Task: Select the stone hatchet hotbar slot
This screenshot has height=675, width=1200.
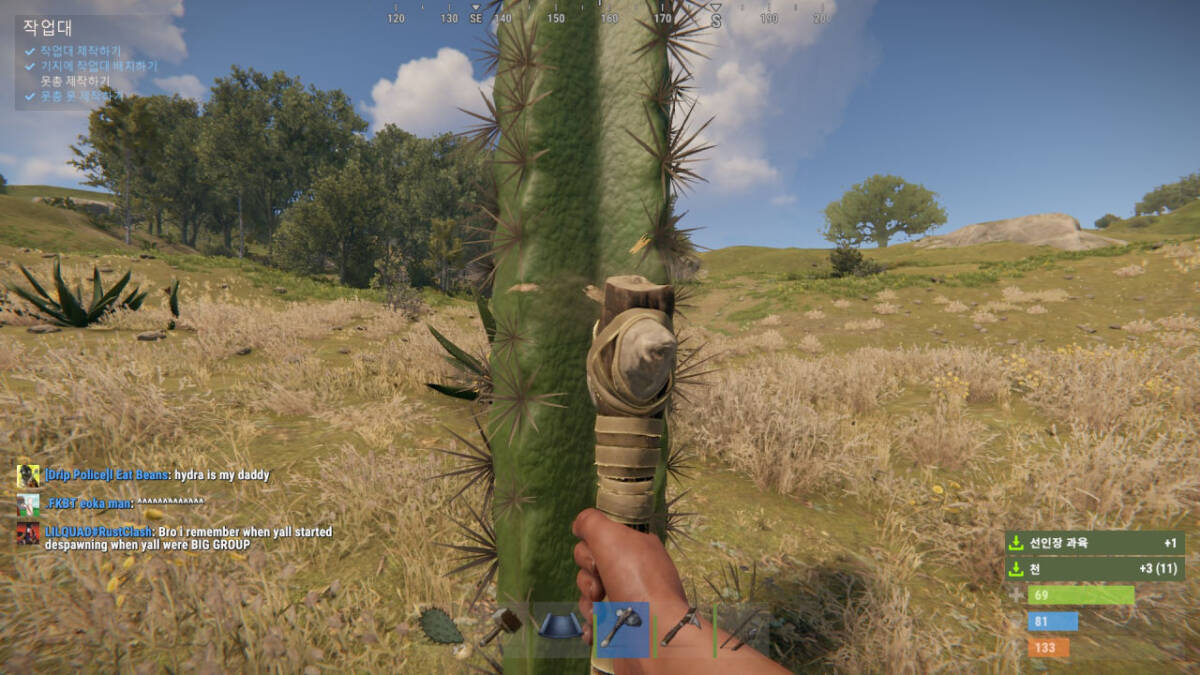Action: [621, 629]
